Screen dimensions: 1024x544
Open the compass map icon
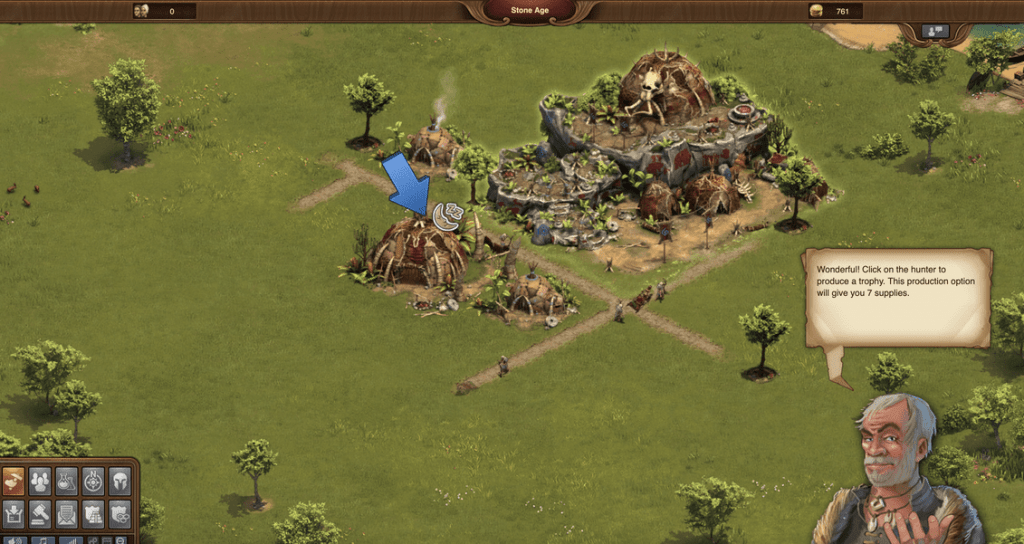pos(93,481)
